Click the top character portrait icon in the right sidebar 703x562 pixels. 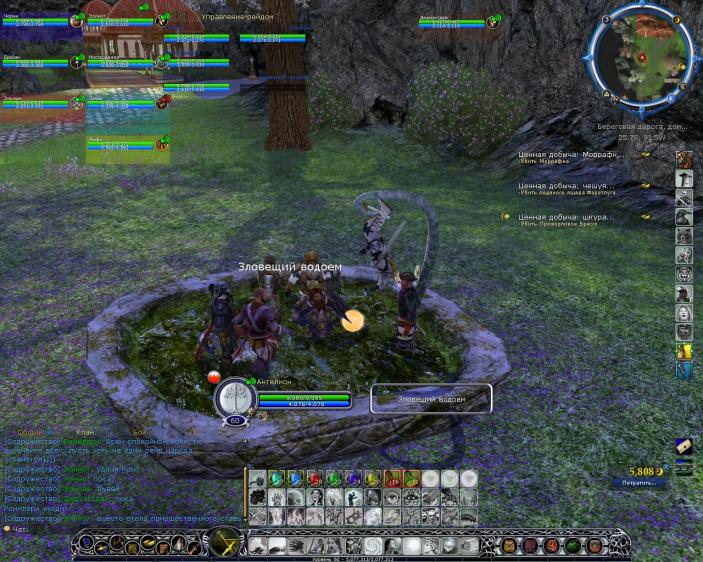[x=684, y=160]
